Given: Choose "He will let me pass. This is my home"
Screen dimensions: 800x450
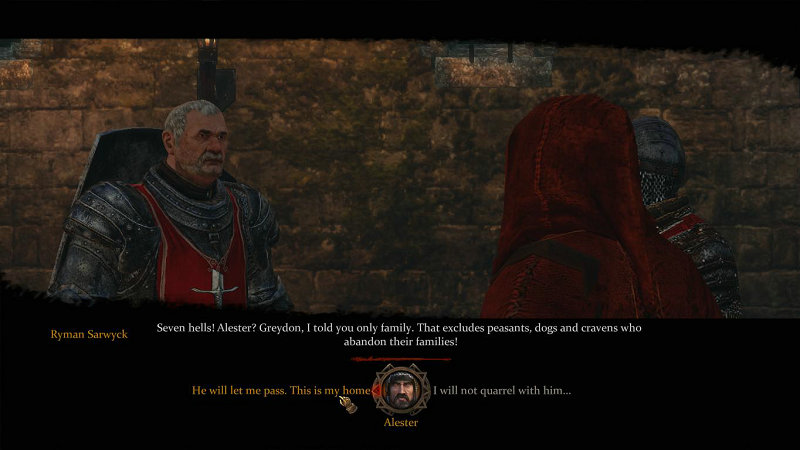Looking at the screenshot, I should point(280,390).
